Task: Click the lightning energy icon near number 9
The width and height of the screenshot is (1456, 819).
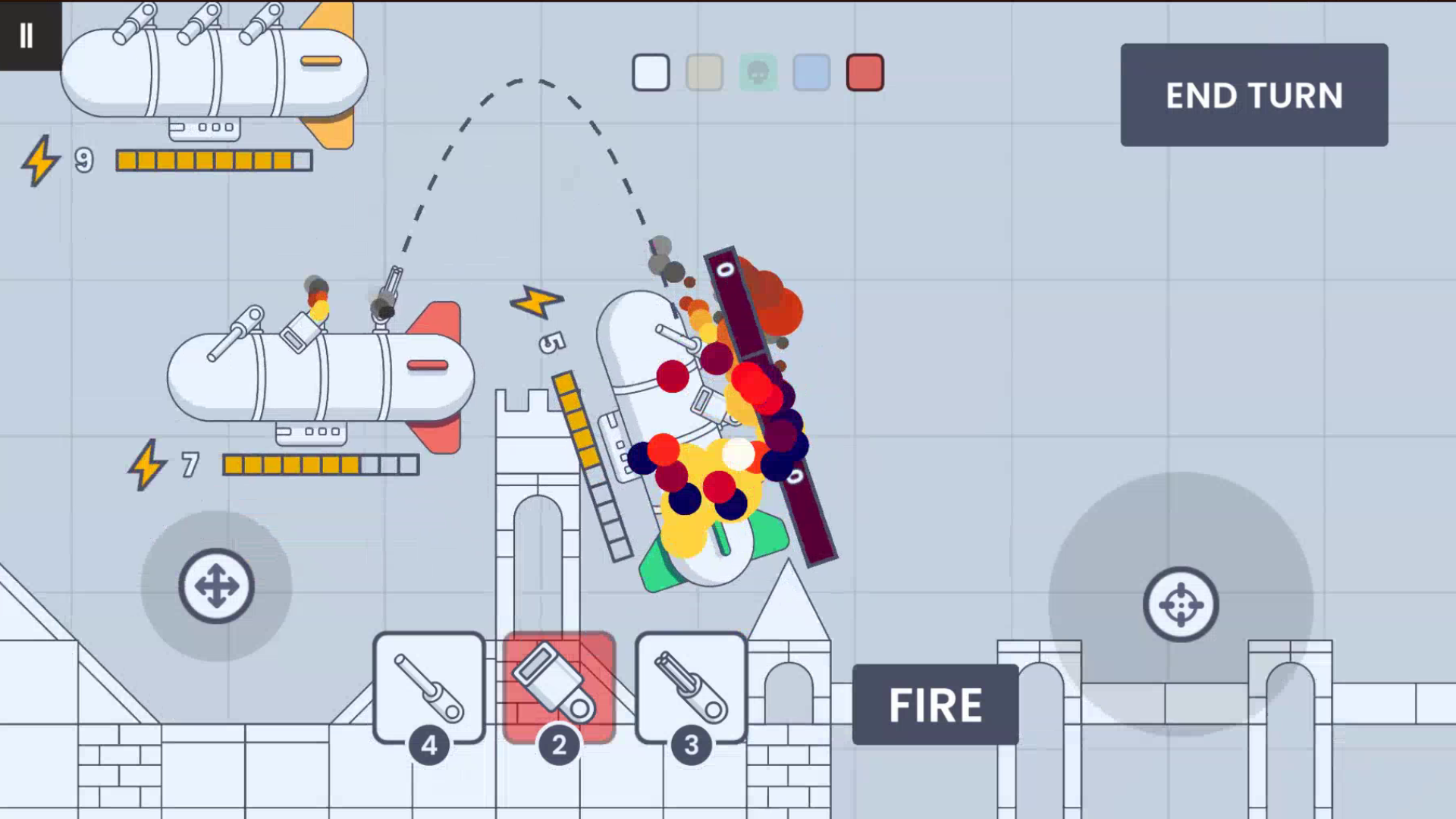Action: click(42, 162)
